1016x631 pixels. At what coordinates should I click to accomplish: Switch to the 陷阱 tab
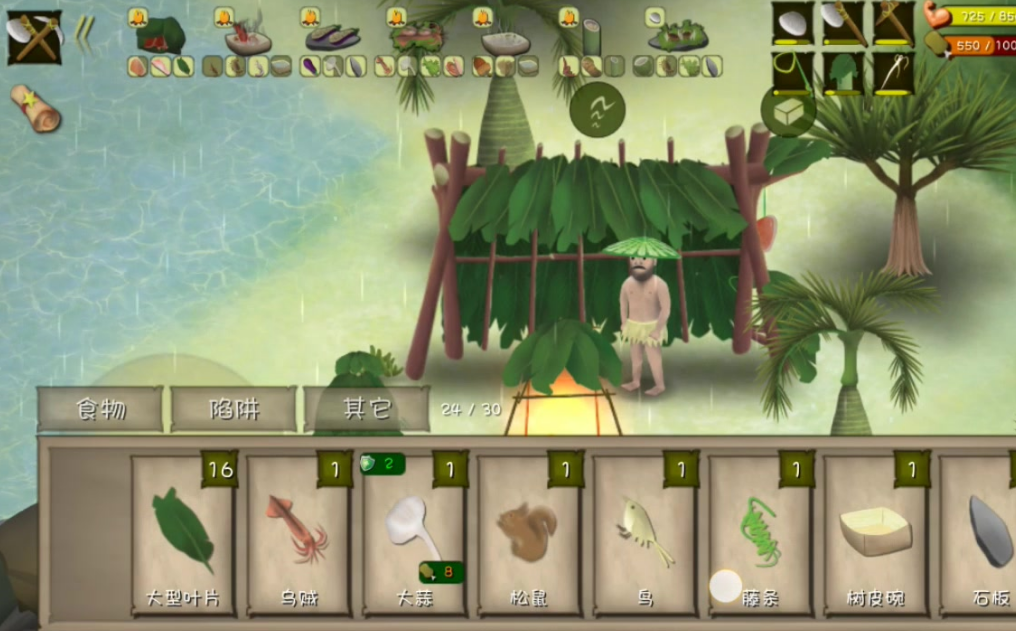click(x=234, y=409)
